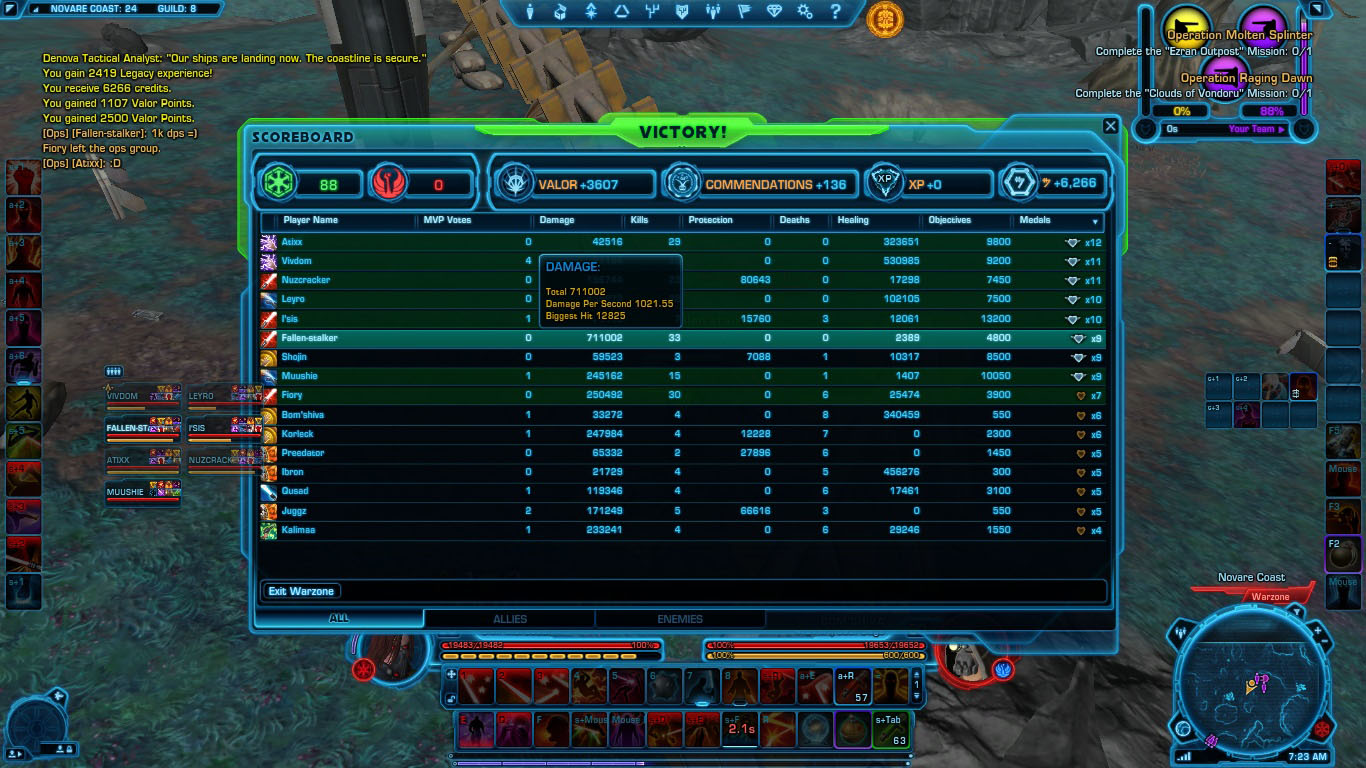Open the character sheet icon

[x=531, y=12]
